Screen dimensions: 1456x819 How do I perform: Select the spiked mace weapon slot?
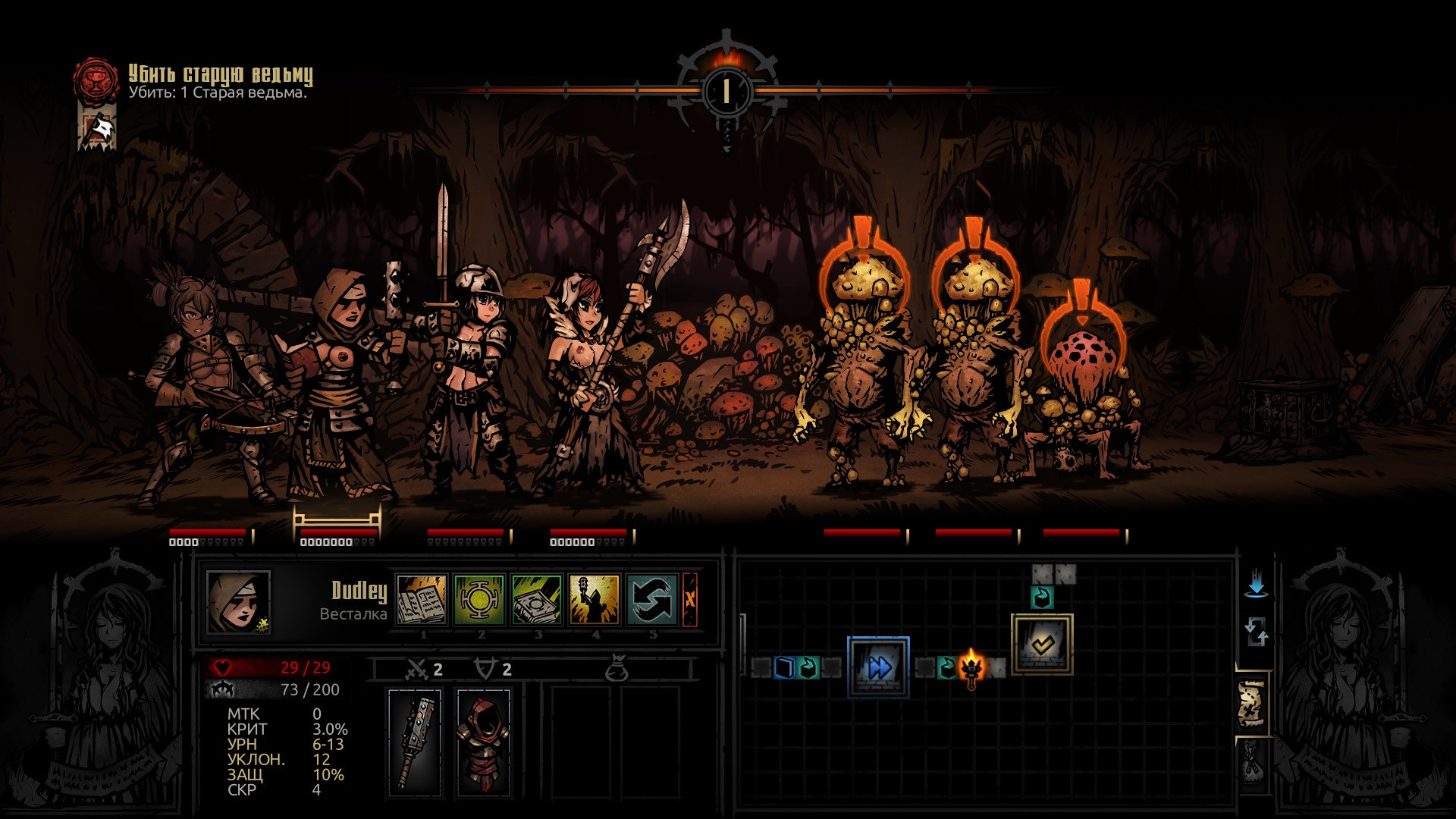click(415, 742)
